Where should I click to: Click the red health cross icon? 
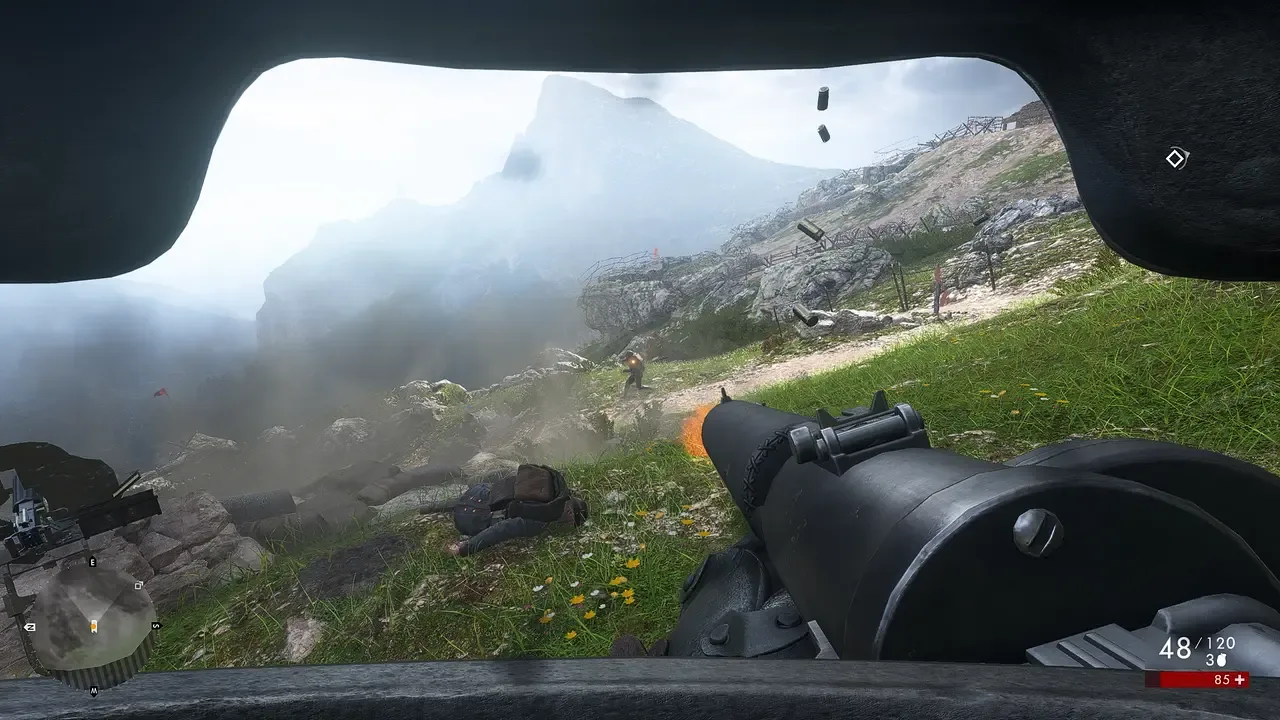tap(1240, 679)
